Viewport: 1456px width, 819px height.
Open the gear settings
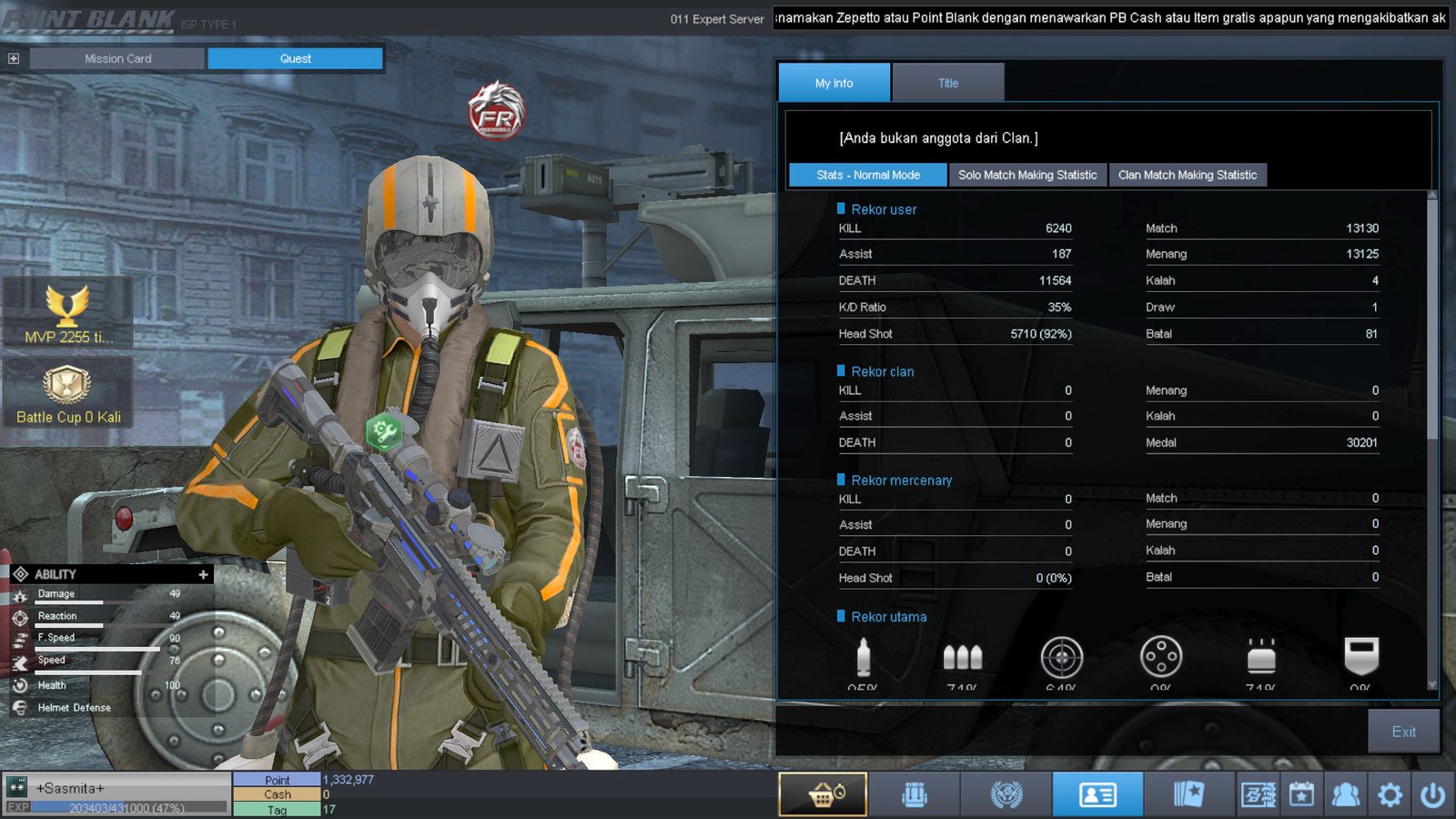1390,794
